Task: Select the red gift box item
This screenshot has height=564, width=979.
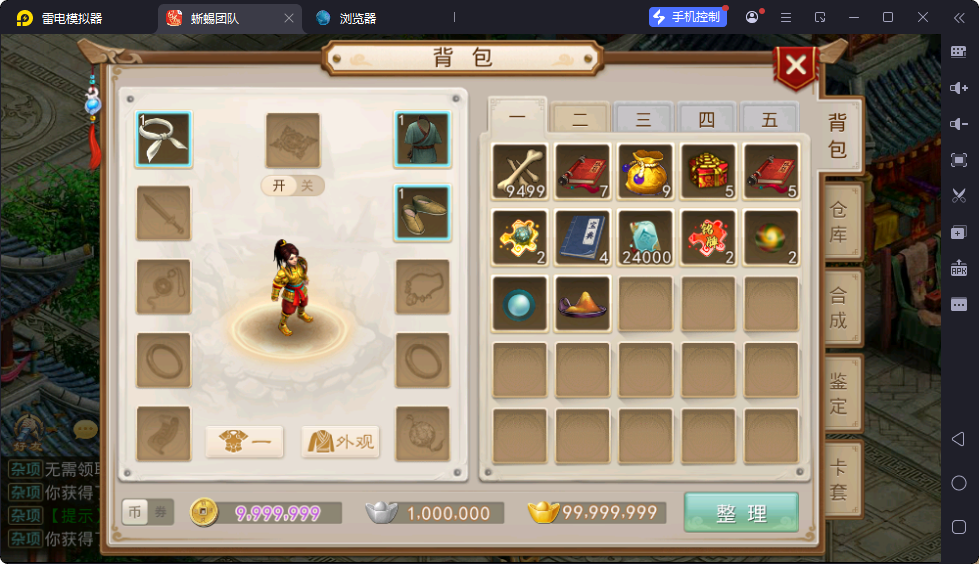Action: pos(708,172)
